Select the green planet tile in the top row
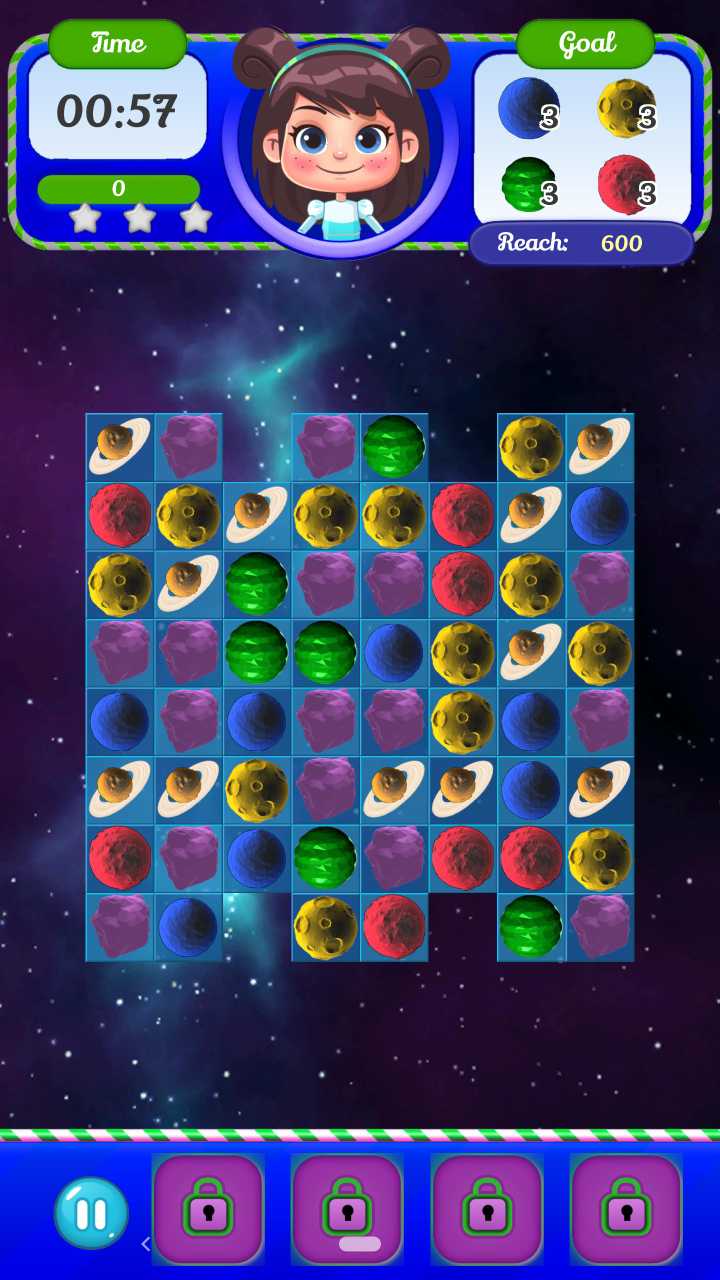Viewport: 720px width, 1280px height. tap(394, 446)
